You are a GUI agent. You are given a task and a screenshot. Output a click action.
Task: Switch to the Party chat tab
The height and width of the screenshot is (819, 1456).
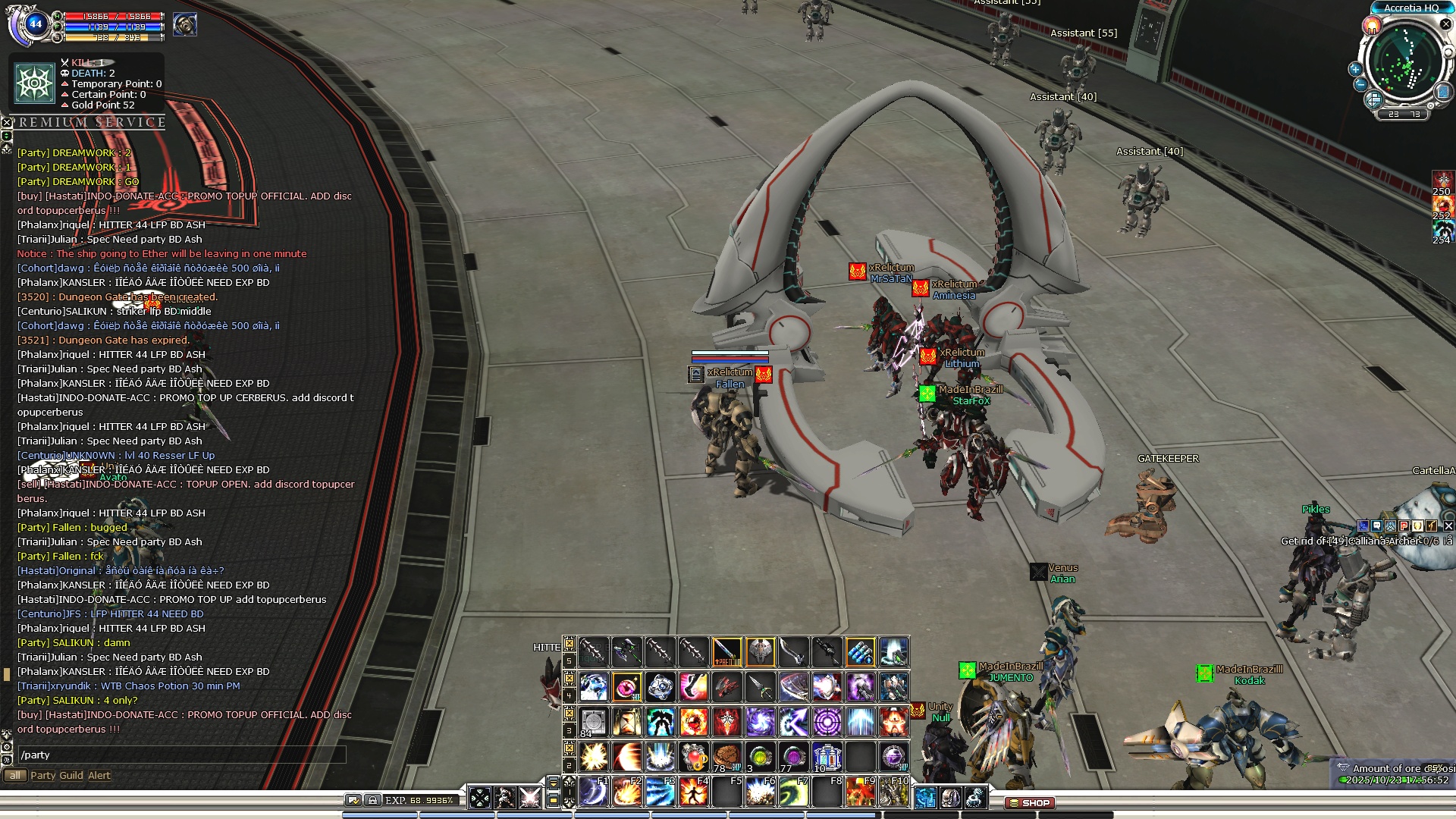click(x=43, y=775)
